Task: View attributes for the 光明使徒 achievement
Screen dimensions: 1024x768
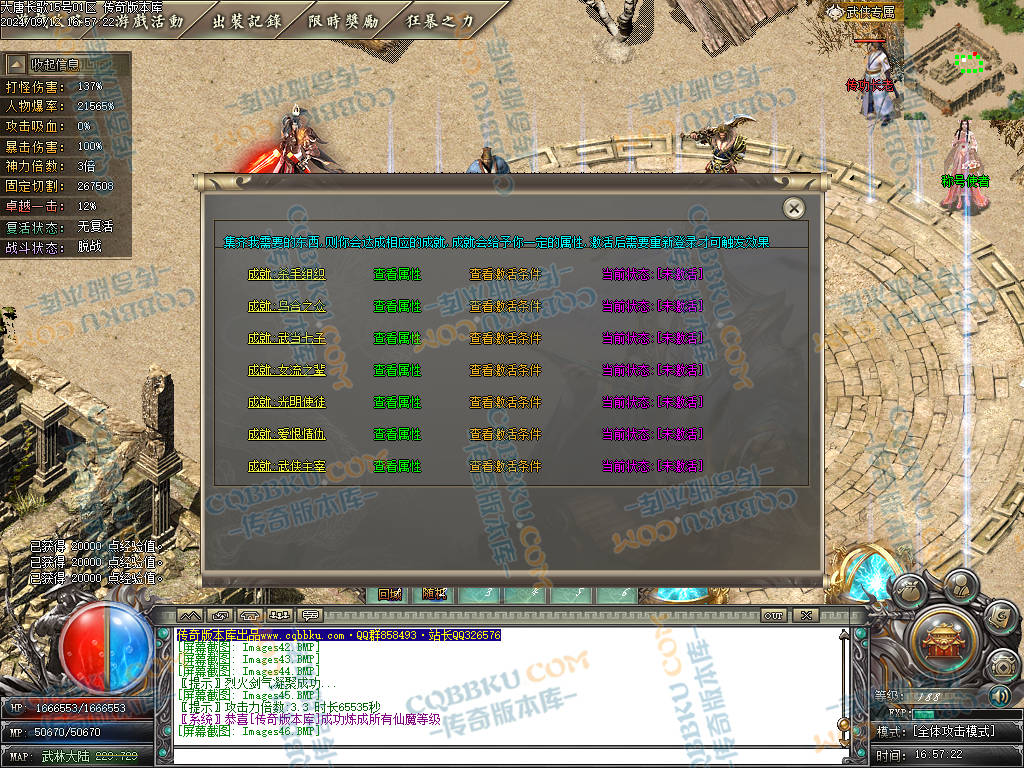Action: coord(397,402)
